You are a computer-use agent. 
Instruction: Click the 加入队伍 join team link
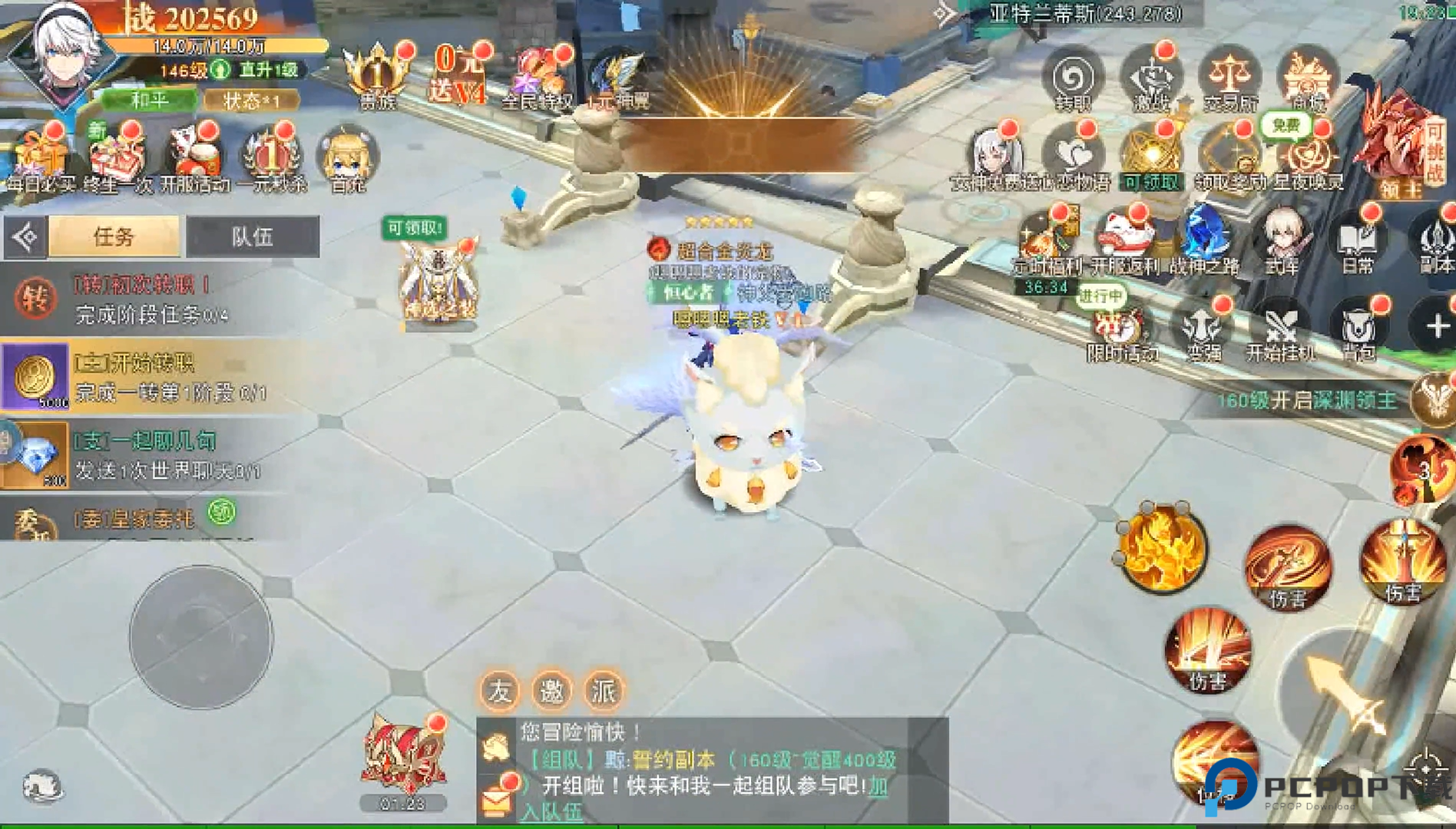tap(554, 813)
